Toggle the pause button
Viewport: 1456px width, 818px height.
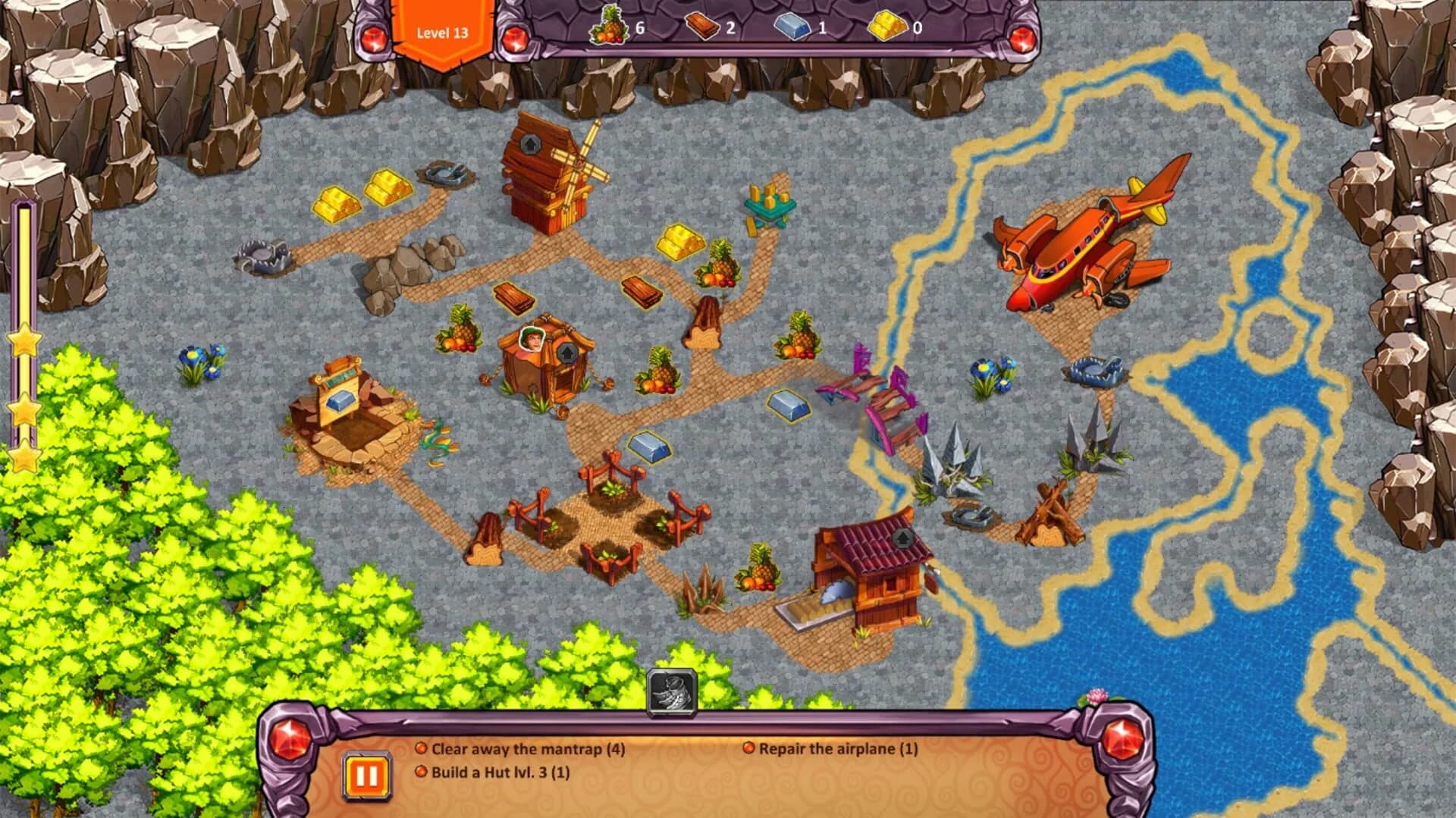[x=367, y=775]
